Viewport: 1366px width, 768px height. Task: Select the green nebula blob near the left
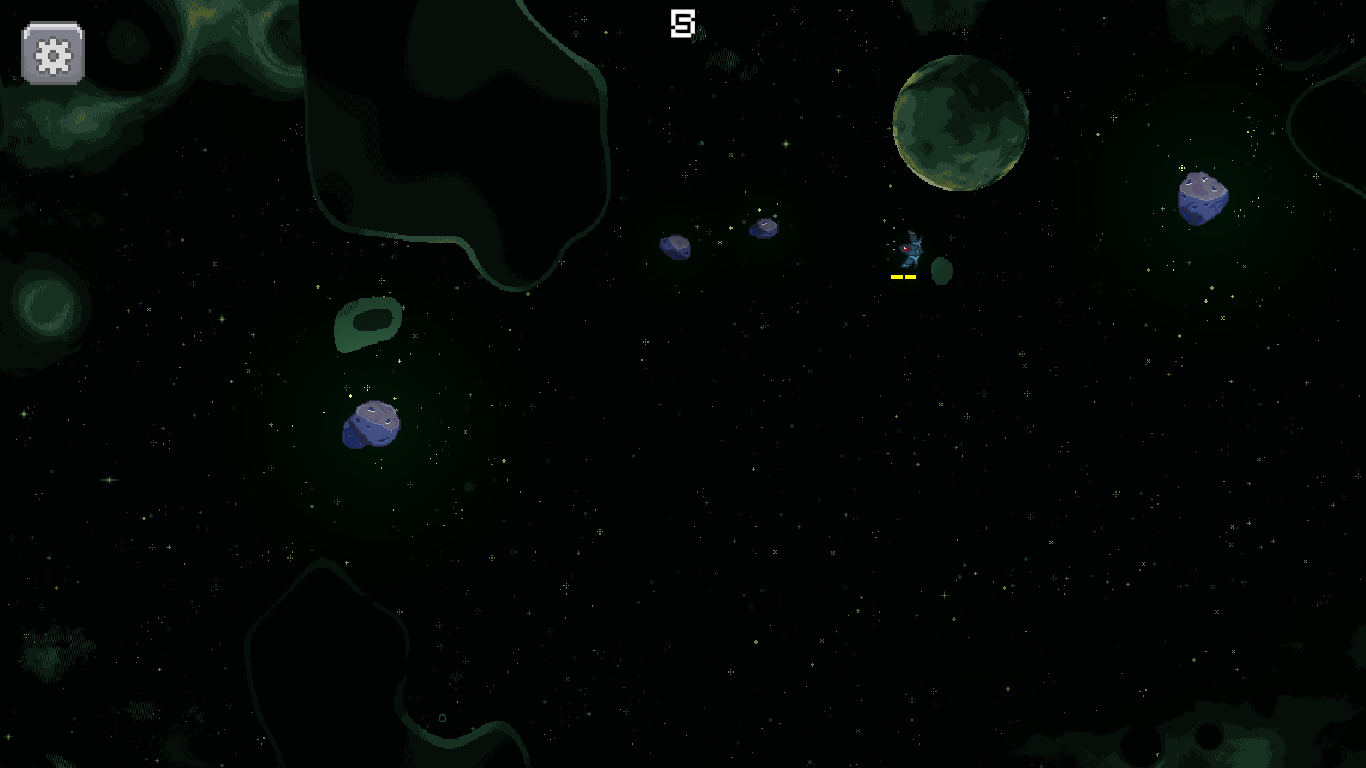coord(368,320)
